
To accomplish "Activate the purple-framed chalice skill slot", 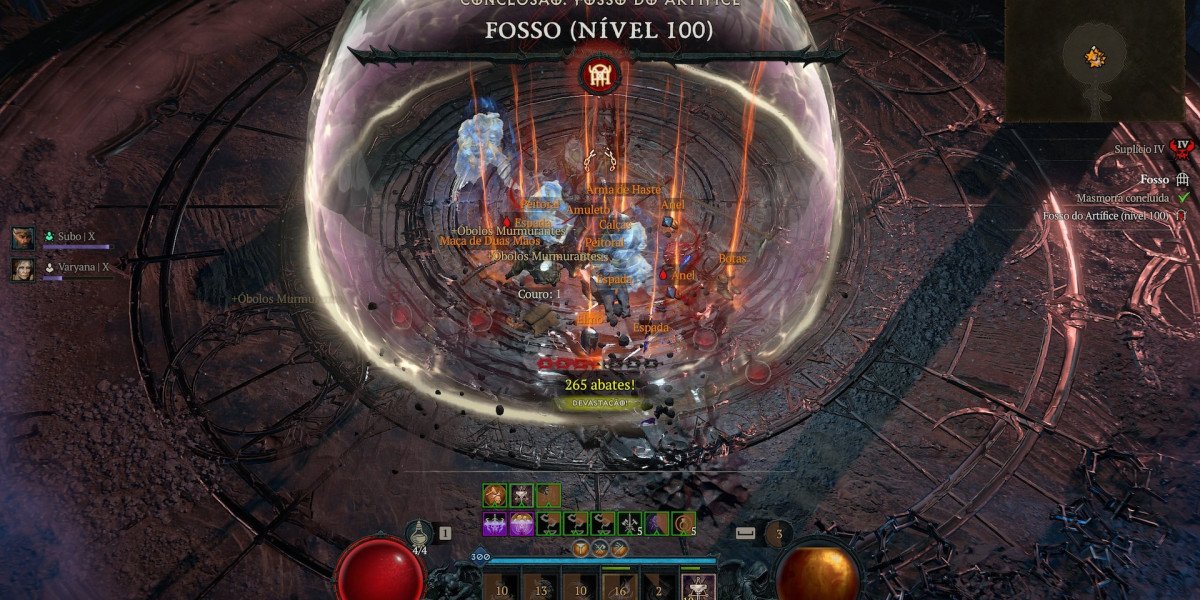I will point(697,588).
